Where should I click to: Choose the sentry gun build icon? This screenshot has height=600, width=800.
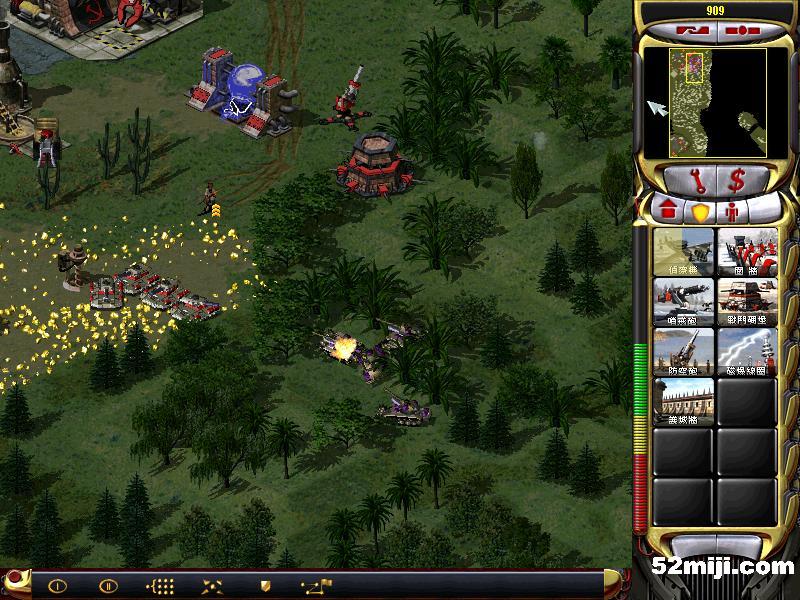[x=683, y=300]
